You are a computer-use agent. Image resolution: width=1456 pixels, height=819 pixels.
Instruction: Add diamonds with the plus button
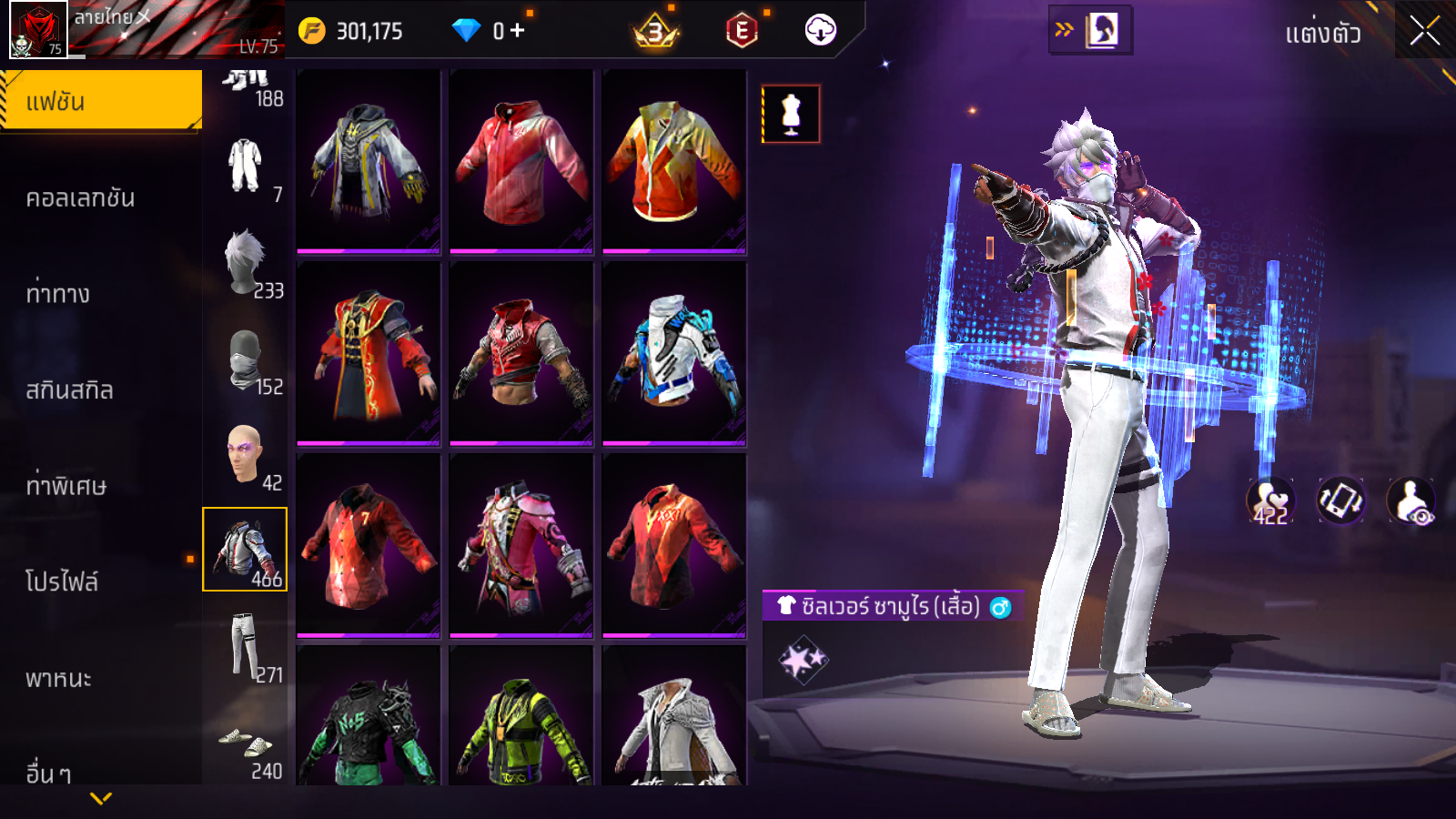pyautogui.click(x=518, y=31)
